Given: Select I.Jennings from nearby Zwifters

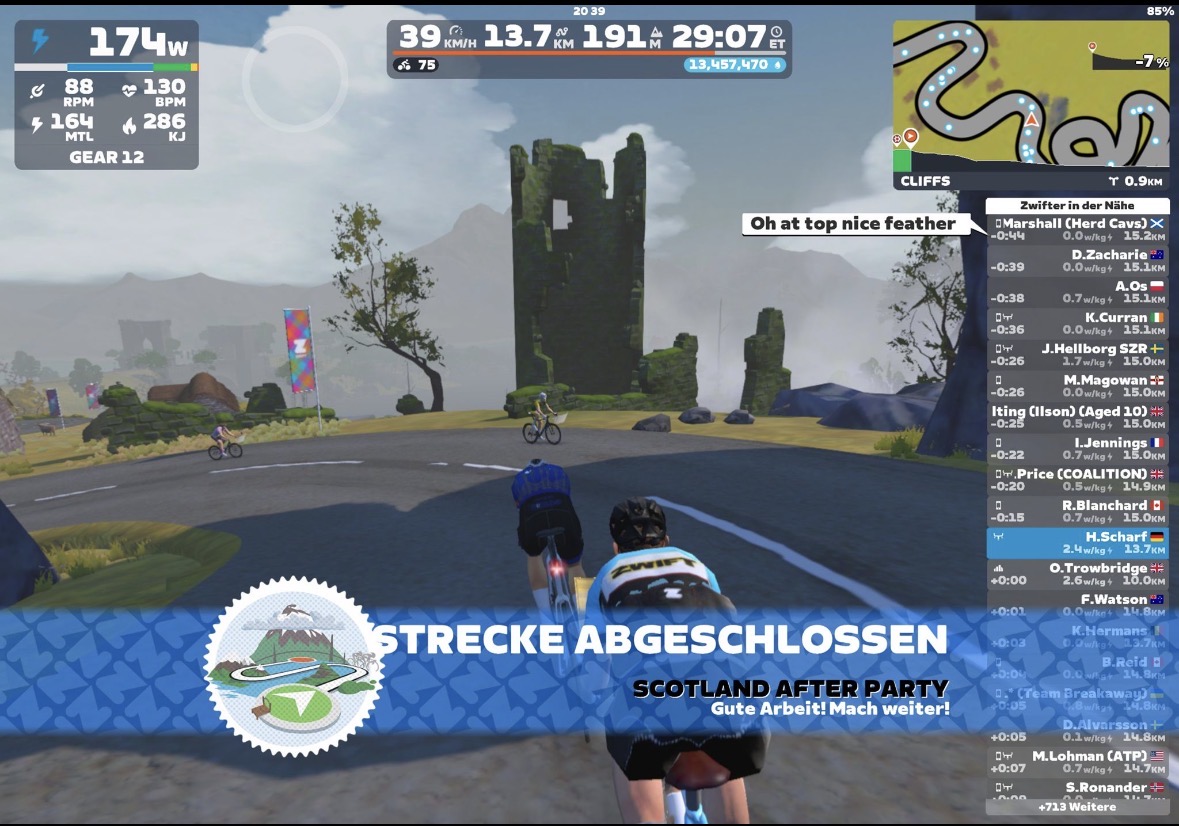Looking at the screenshot, I should tap(1077, 448).
